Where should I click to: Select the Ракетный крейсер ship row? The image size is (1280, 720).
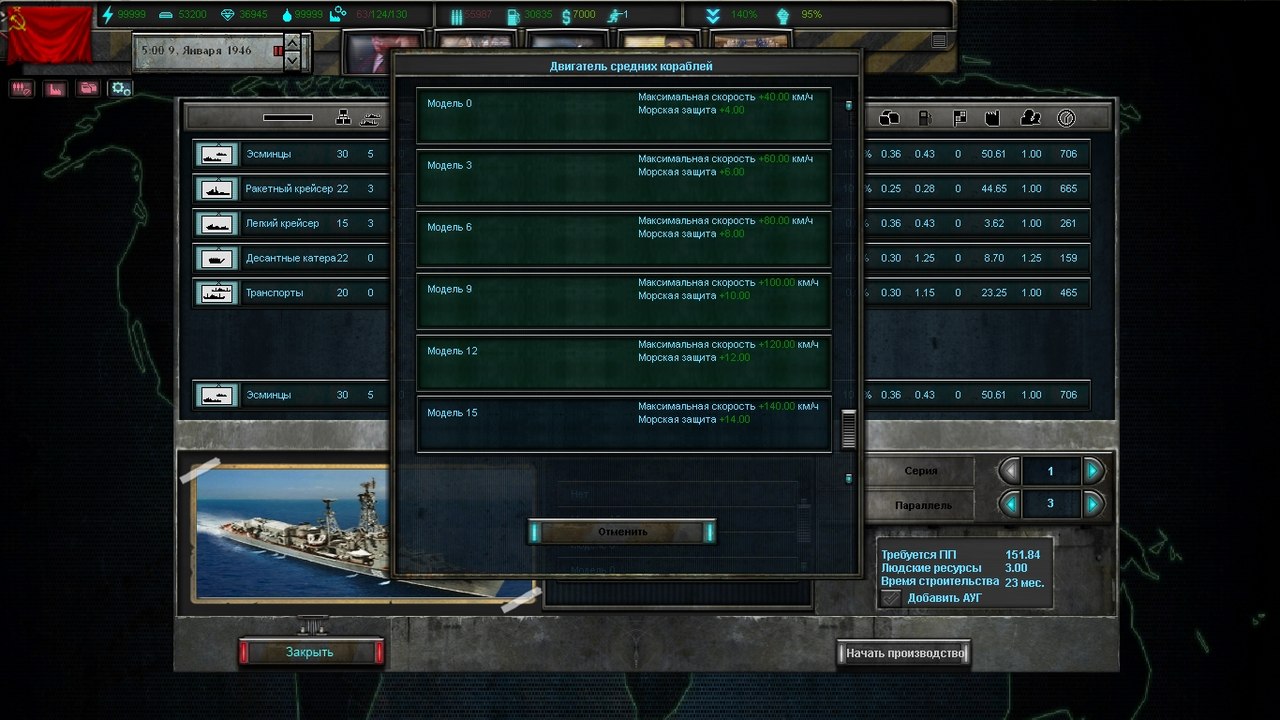tap(290, 189)
